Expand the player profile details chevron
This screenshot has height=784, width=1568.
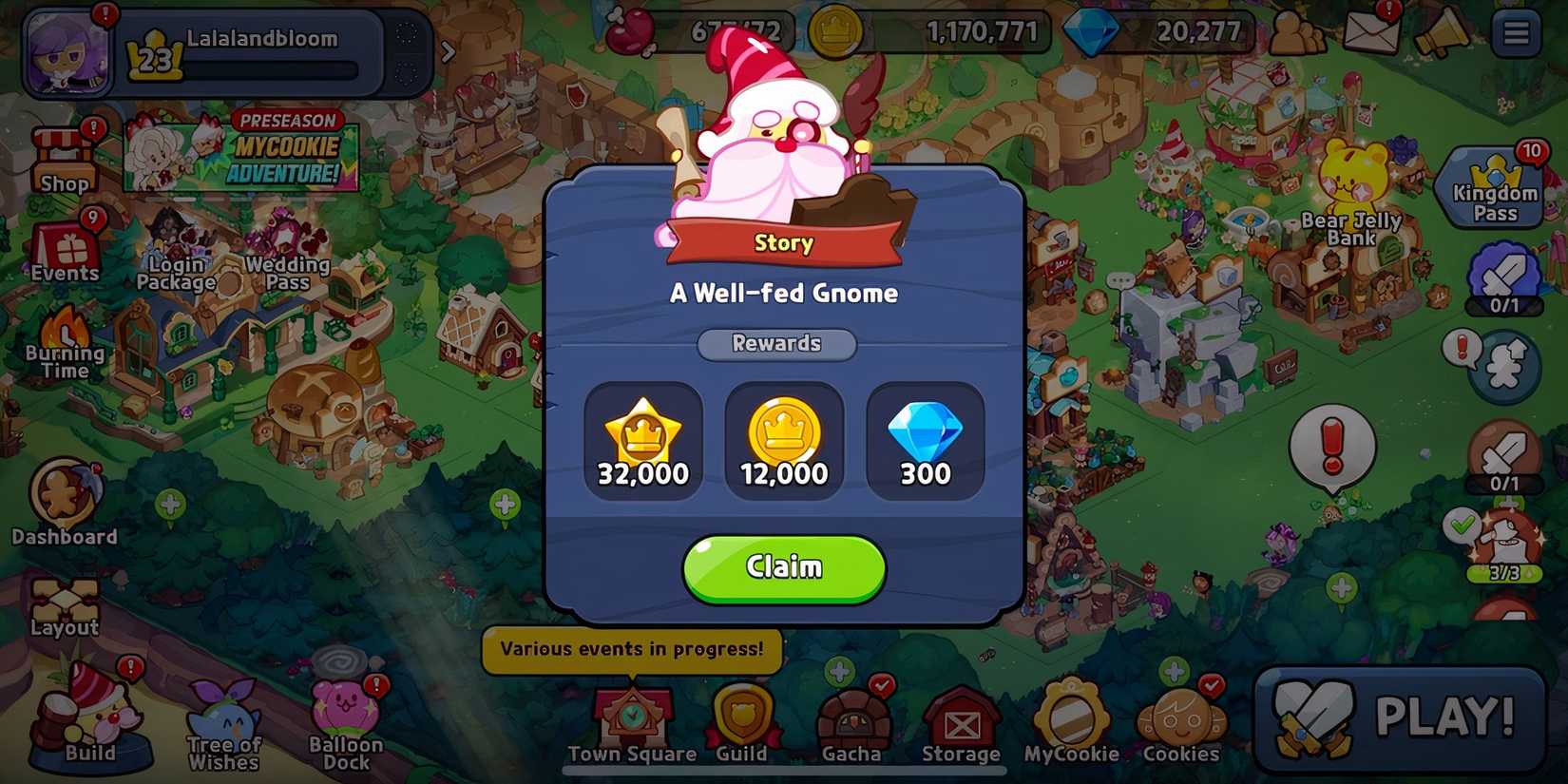(x=447, y=52)
